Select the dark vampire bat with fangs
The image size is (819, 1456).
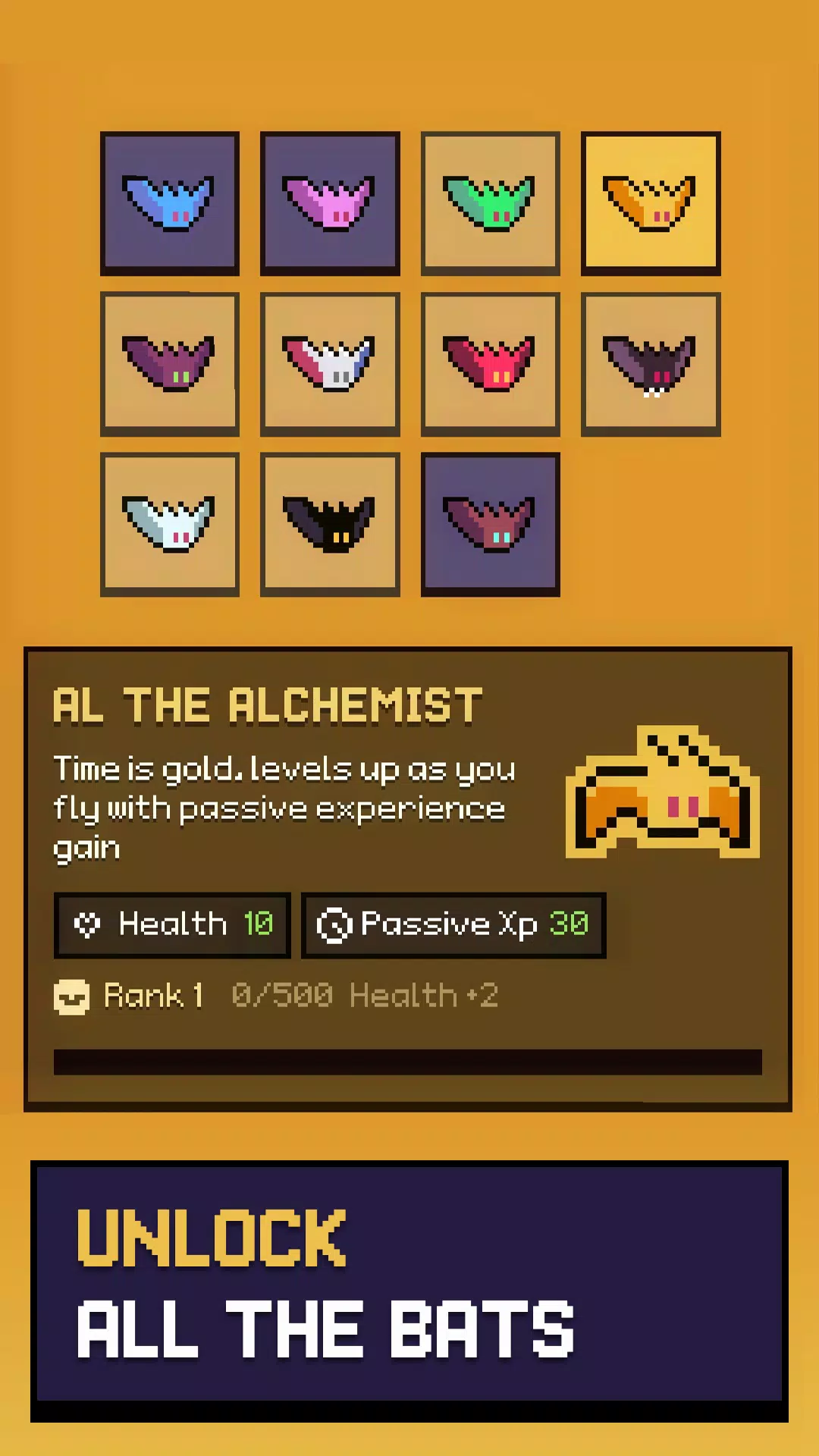pyautogui.click(x=651, y=364)
